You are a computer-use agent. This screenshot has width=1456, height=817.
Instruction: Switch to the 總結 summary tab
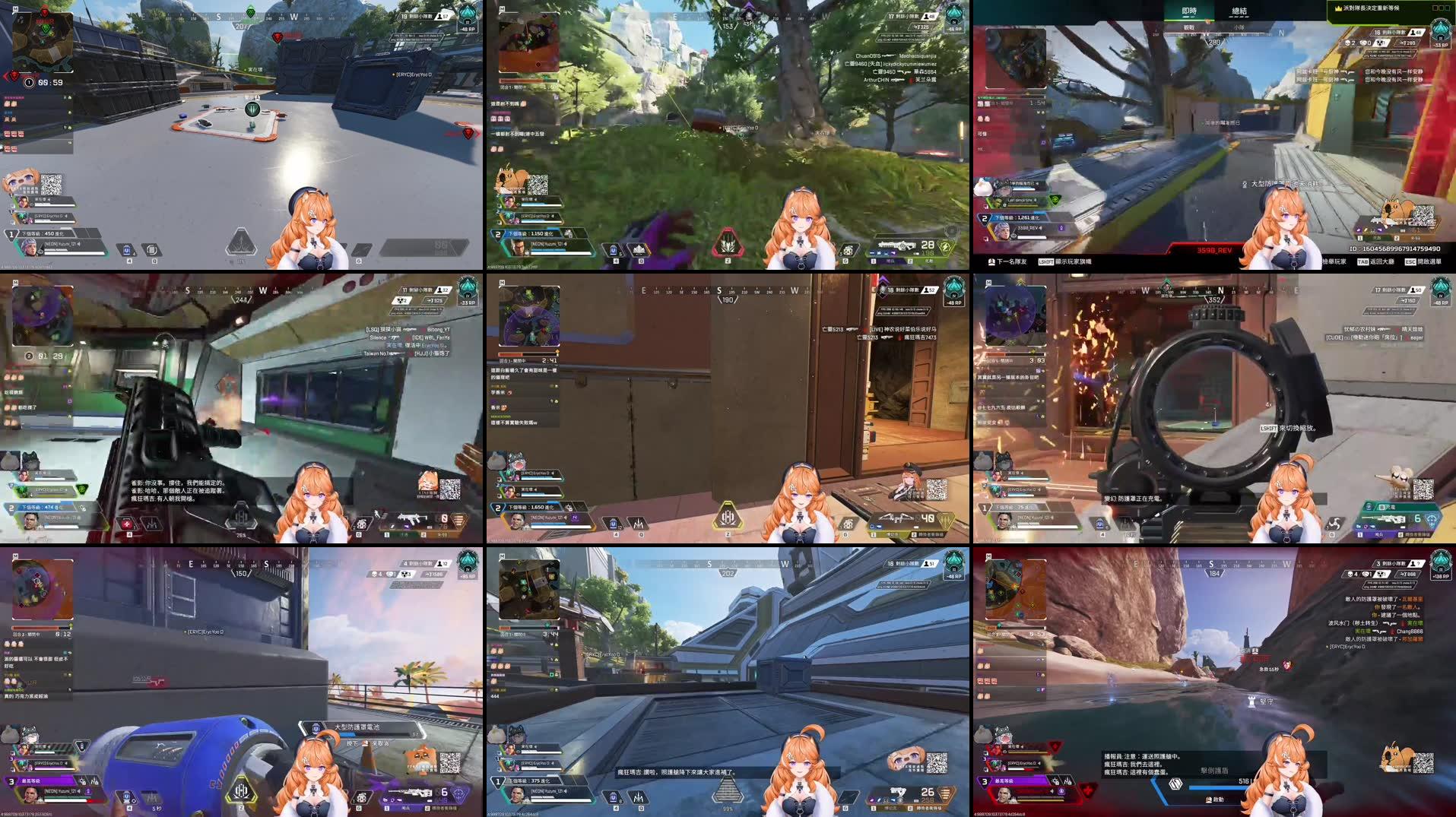tap(1239, 11)
